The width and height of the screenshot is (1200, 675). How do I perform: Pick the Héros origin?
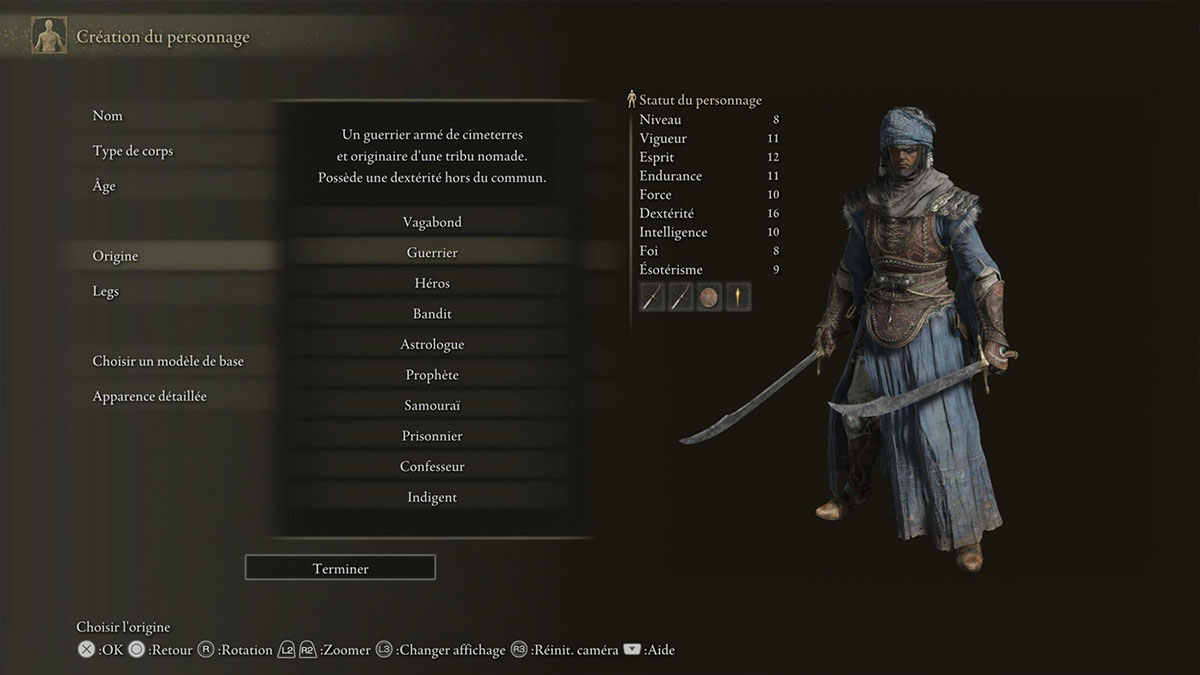pyautogui.click(x=432, y=283)
